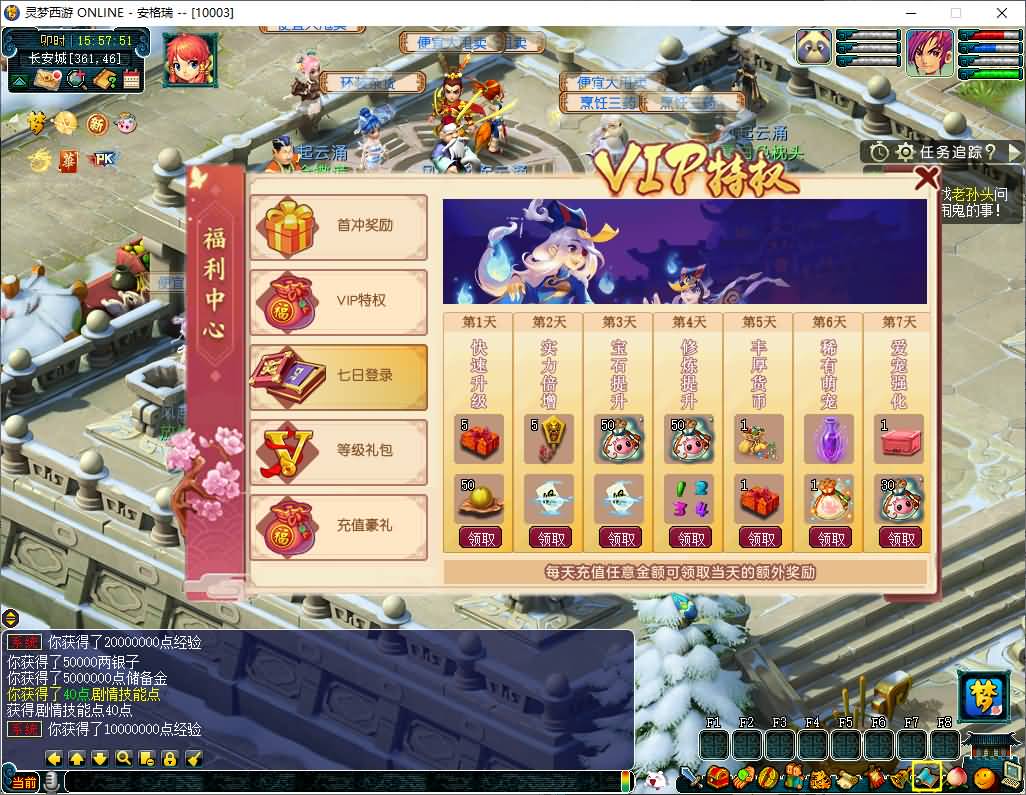1026x795 pixels.
Task: Claim the 第1天 day one reward
Action: click(x=481, y=539)
